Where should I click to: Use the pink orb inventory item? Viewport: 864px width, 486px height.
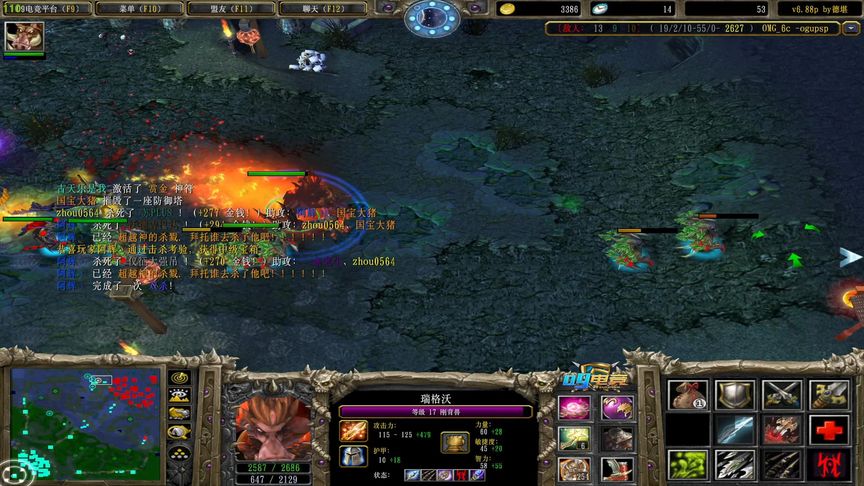pos(574,407)
